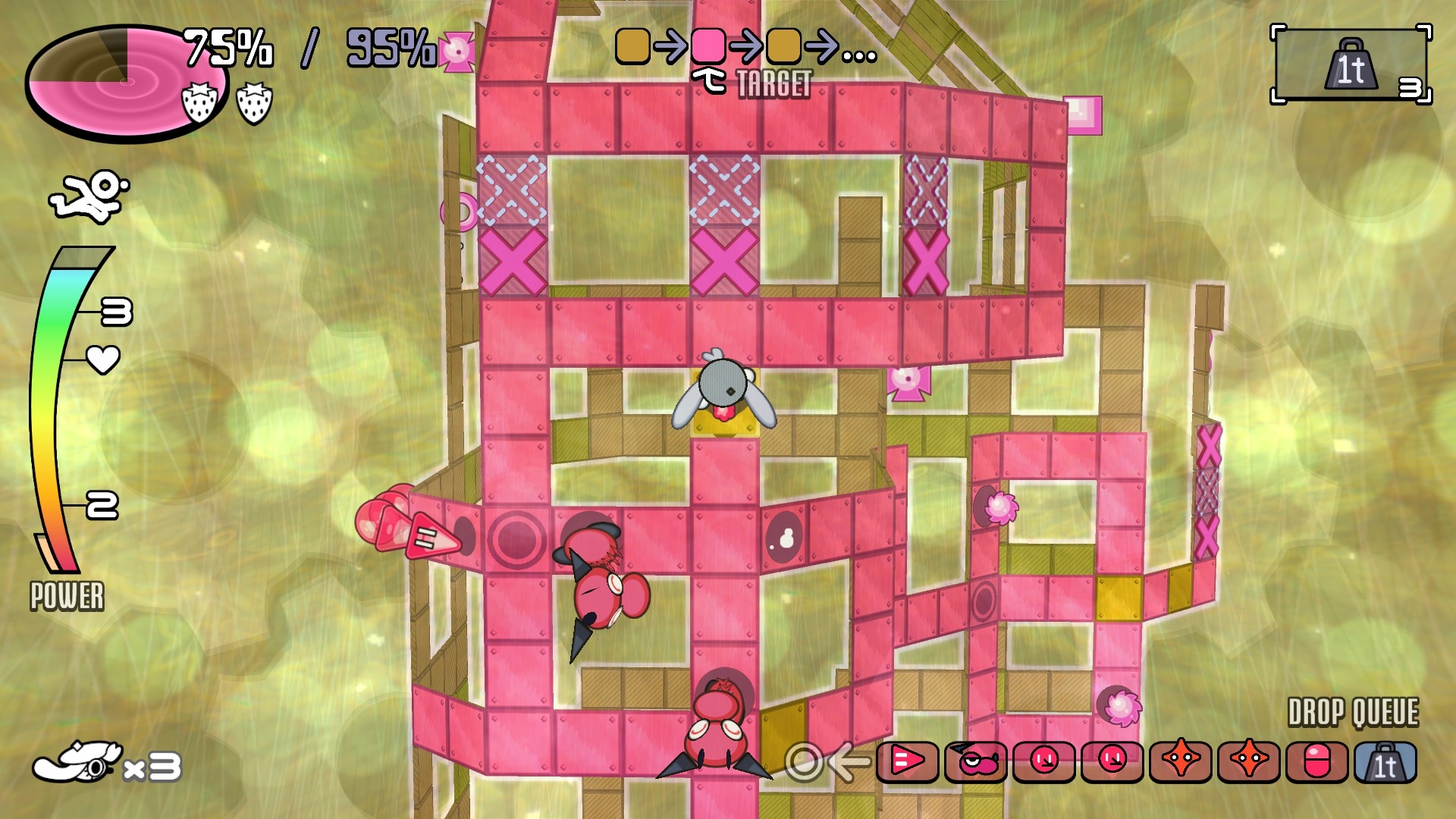
Task: Select the triangular cone in the drop queue
Action: (907, 762)
